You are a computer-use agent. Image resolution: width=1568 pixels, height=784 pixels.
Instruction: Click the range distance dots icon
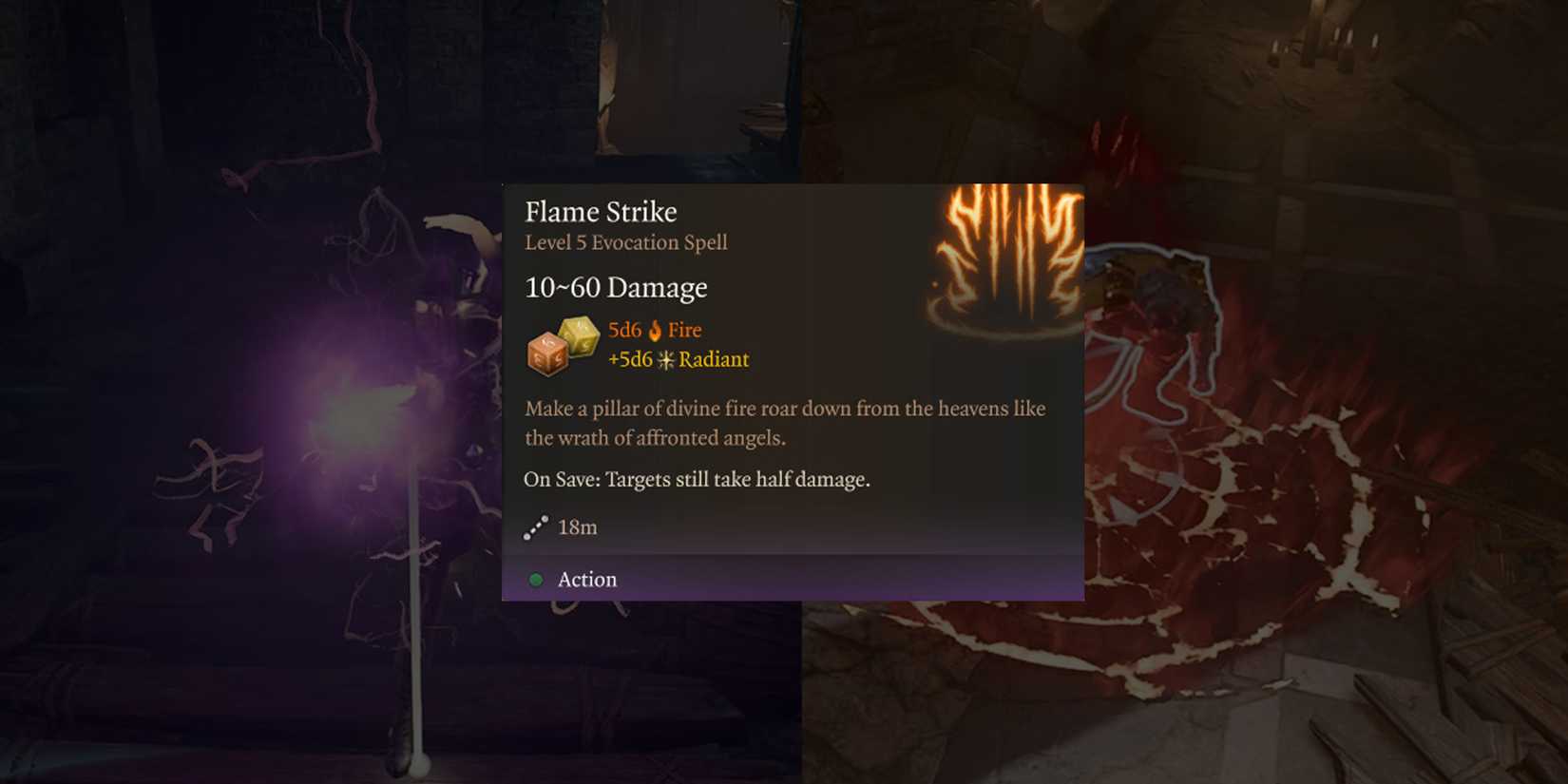[535, 526]
